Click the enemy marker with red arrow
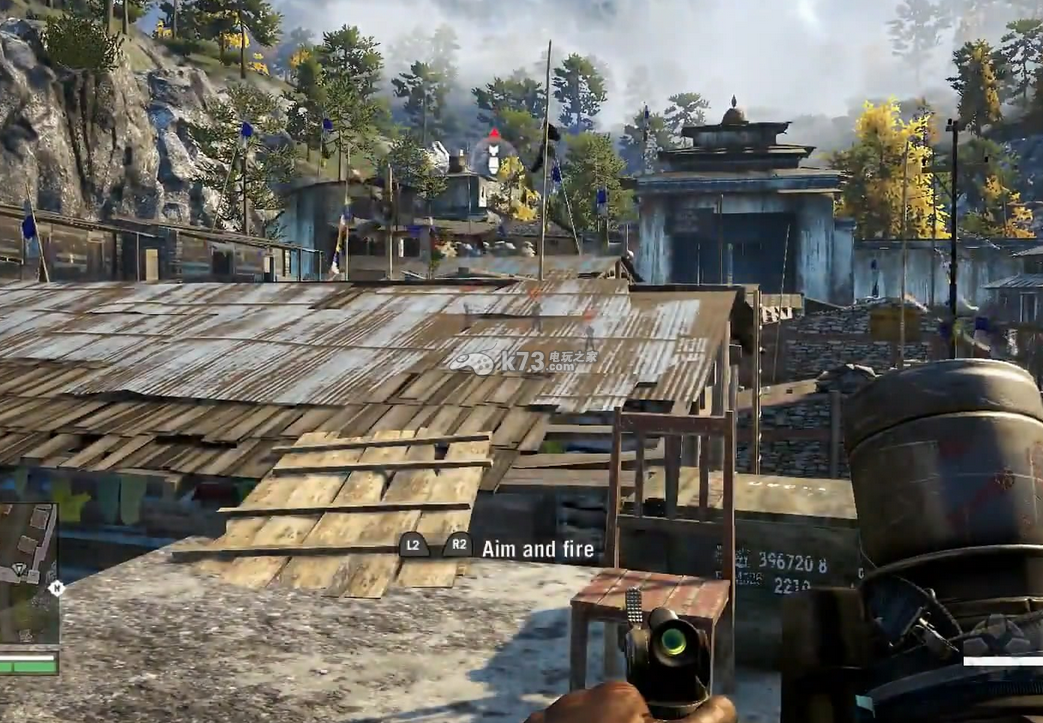 (x=493, y=152)
